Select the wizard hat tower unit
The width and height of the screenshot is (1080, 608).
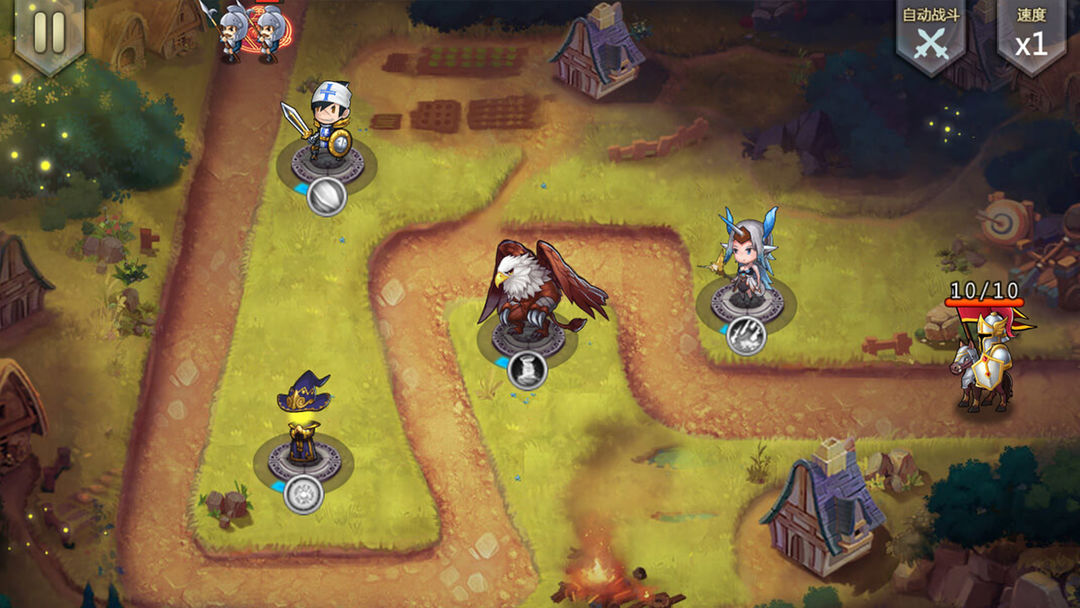click(303, 420)
